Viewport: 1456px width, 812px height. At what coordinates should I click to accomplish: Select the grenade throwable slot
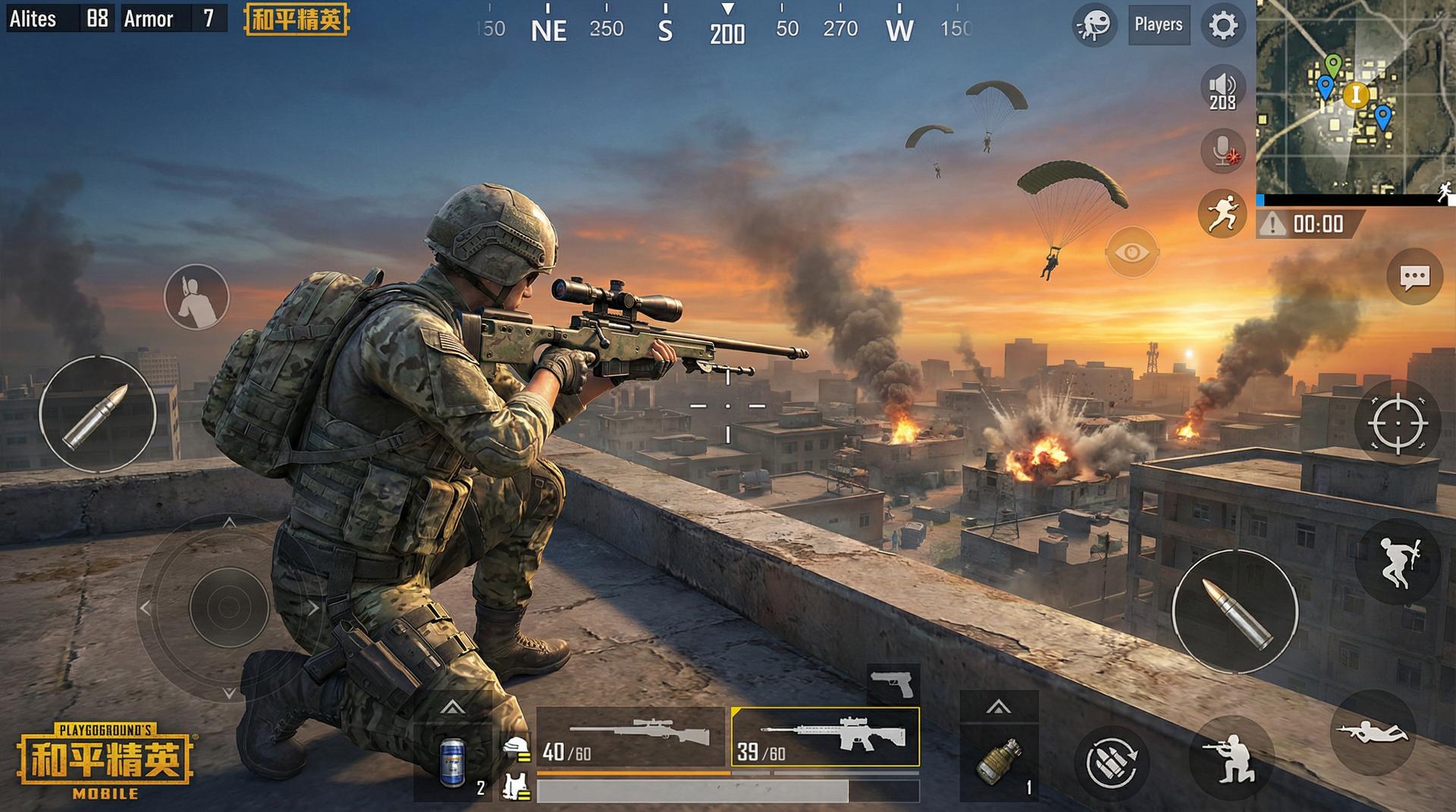998,760
